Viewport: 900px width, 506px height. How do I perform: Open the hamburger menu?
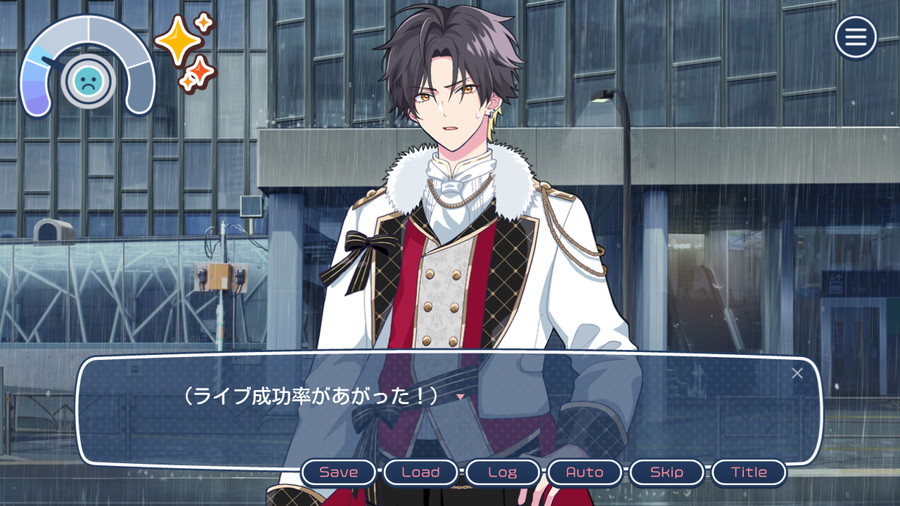[855, 38]
